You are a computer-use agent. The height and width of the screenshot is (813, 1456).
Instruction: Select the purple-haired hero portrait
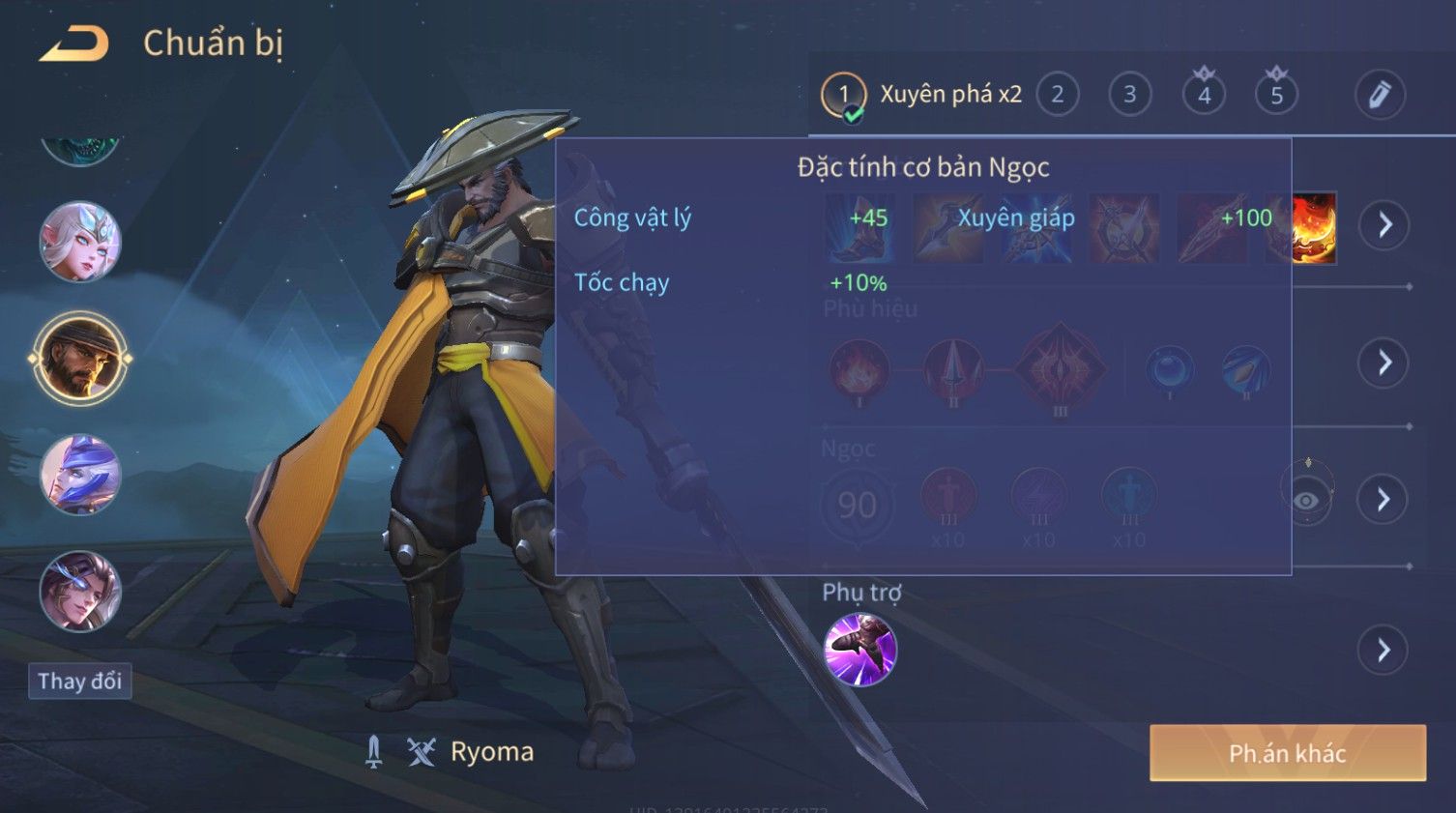[80, 591]
